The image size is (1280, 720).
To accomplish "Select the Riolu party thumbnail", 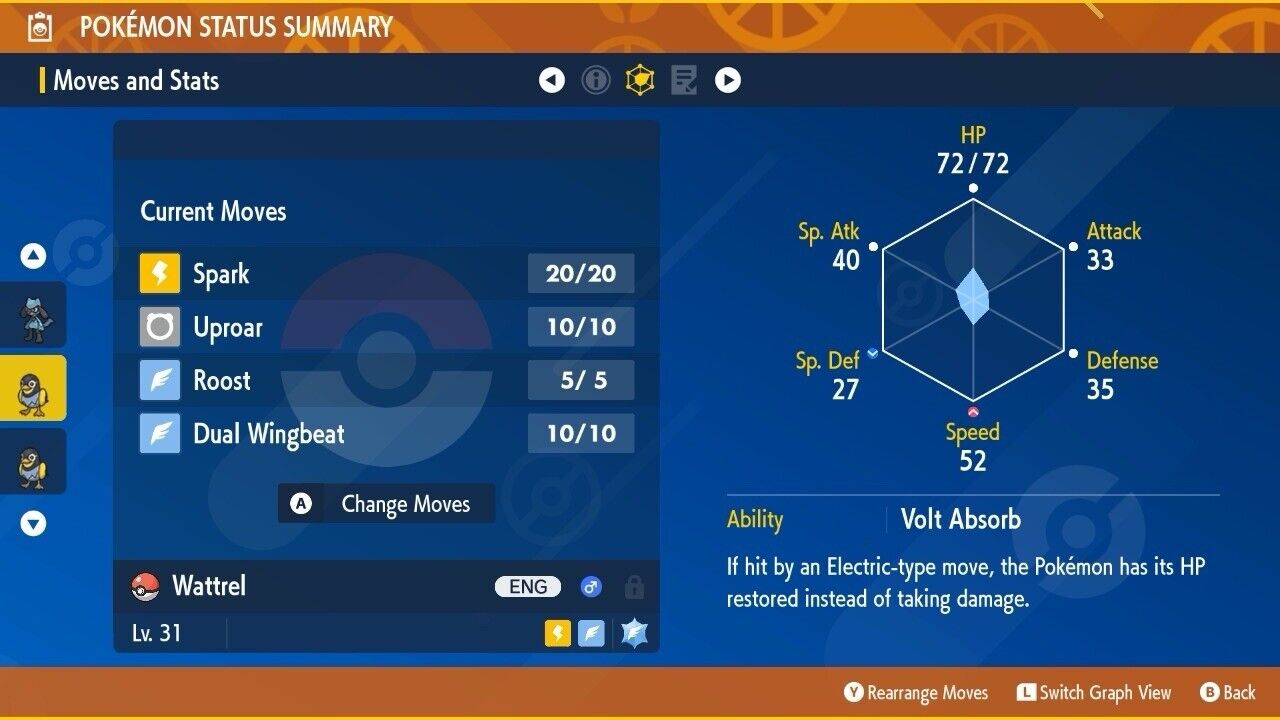I will click(x=33, y=315).
